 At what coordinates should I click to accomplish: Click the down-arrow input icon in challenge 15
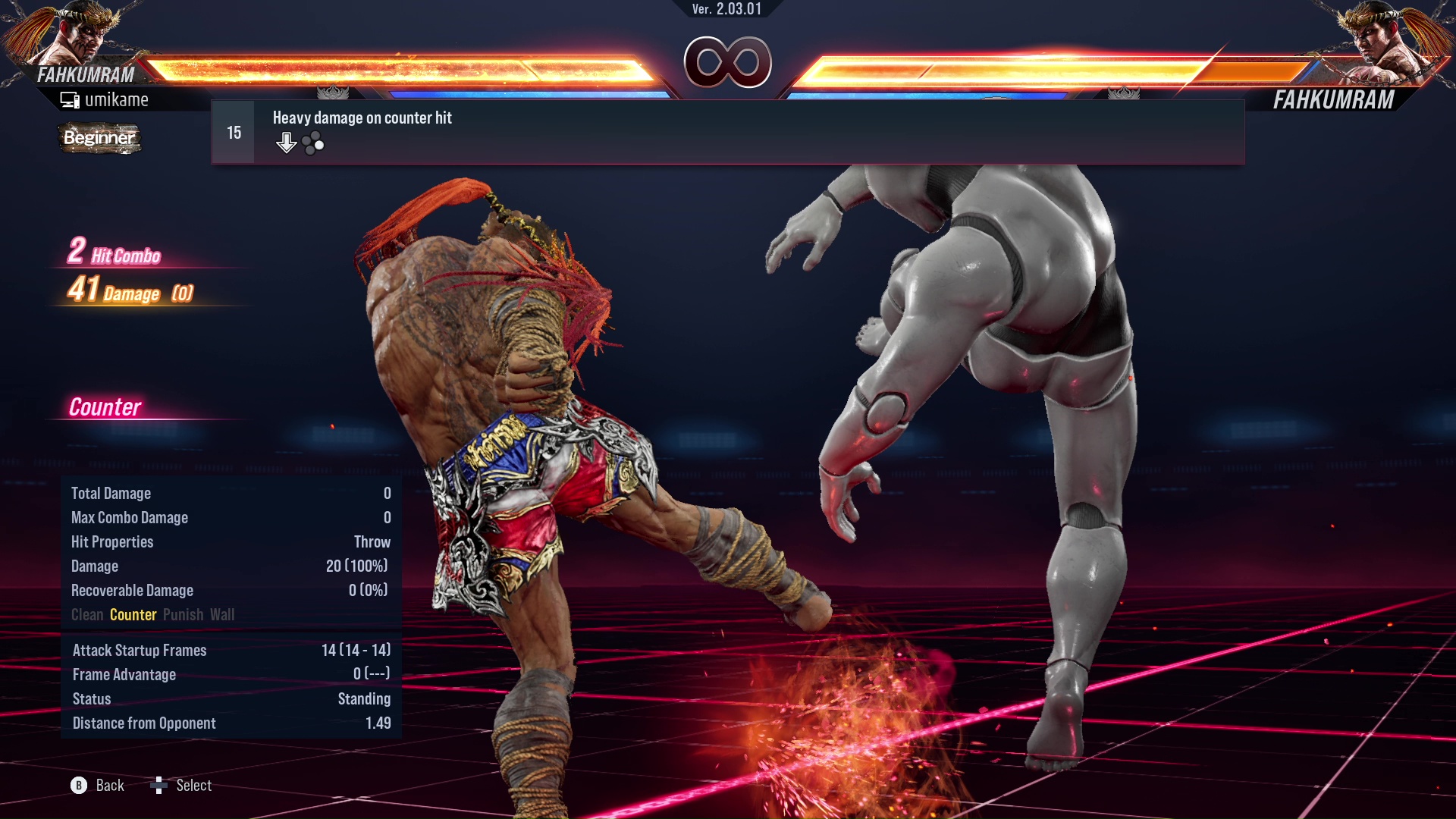click(287, 141)
